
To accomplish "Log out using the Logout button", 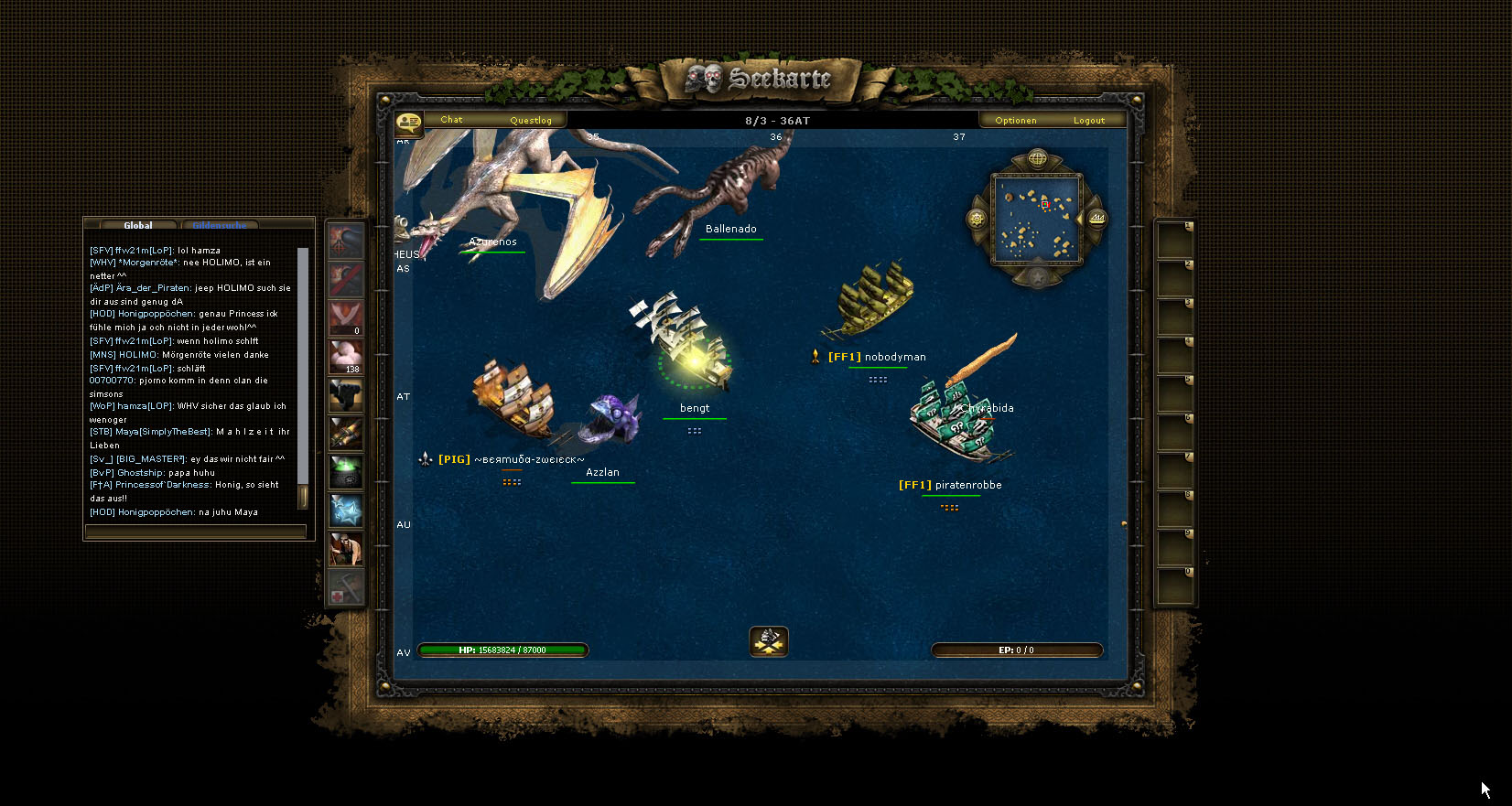I will [x=1089, y=121].
